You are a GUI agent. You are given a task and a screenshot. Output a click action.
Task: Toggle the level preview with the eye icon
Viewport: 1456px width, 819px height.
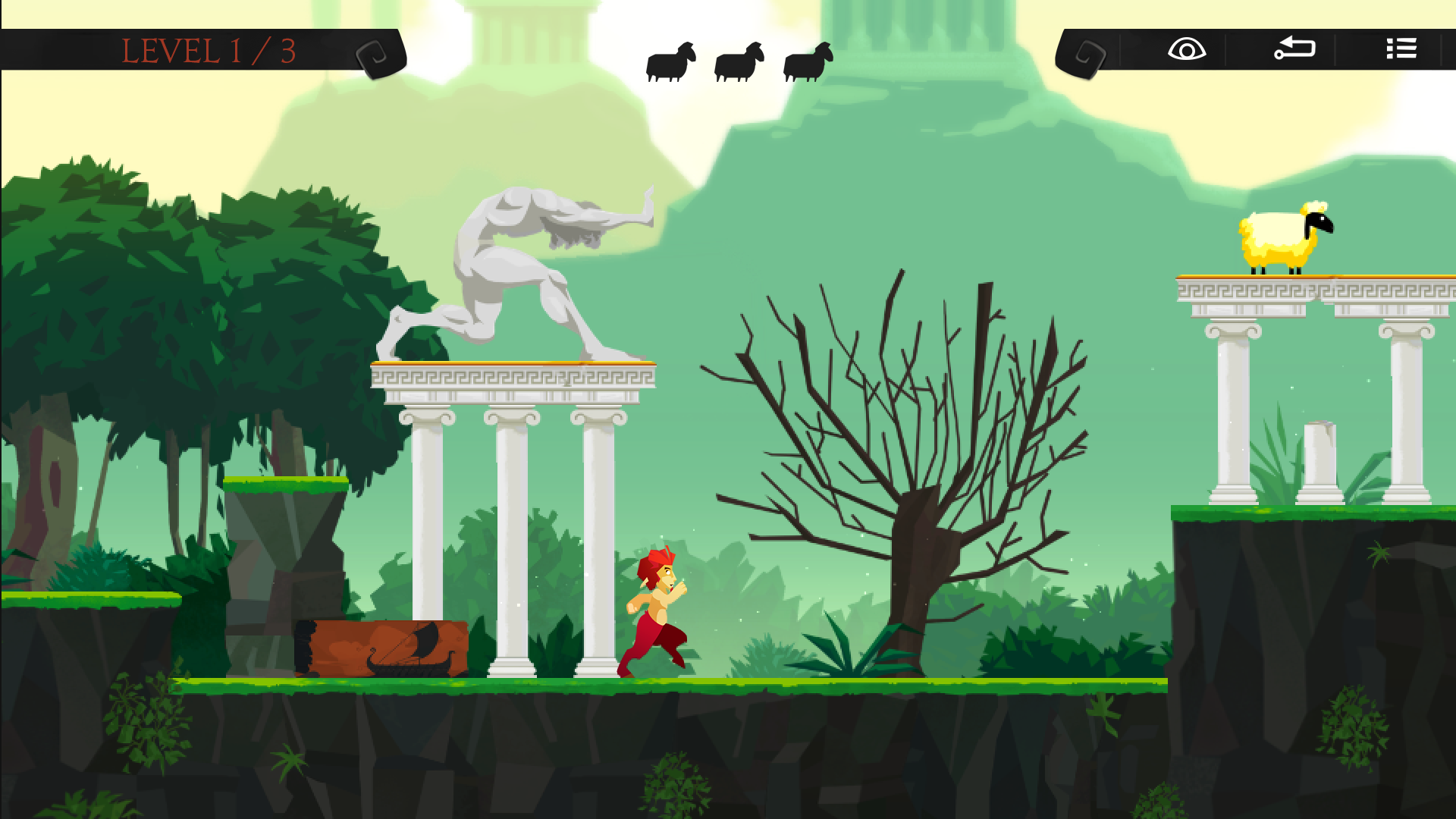pos(1187,49)
